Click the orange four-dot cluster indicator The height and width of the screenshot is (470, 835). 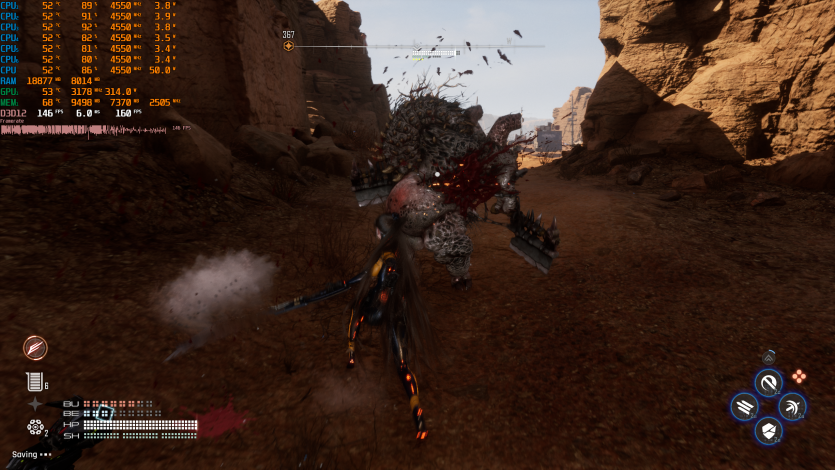coord(799,376)
